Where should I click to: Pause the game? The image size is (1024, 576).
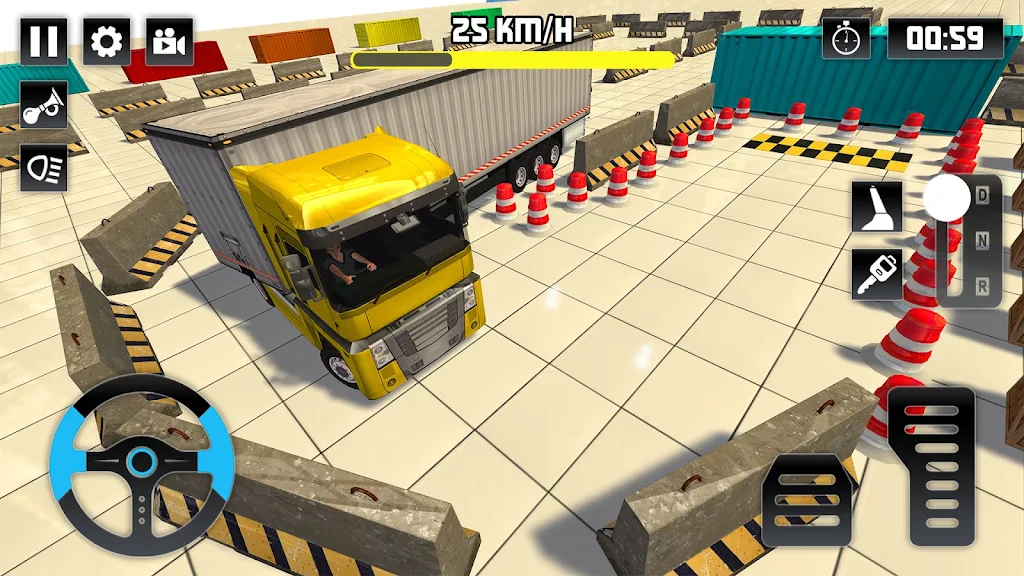pyautogui.click(x=44, y=41)
